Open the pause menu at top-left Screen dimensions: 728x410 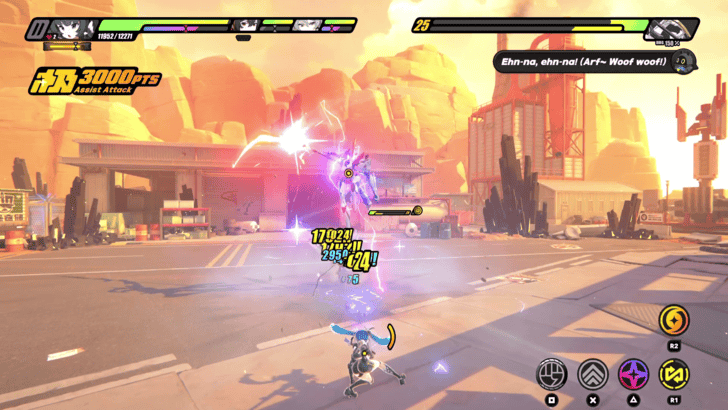pos(36,27)
